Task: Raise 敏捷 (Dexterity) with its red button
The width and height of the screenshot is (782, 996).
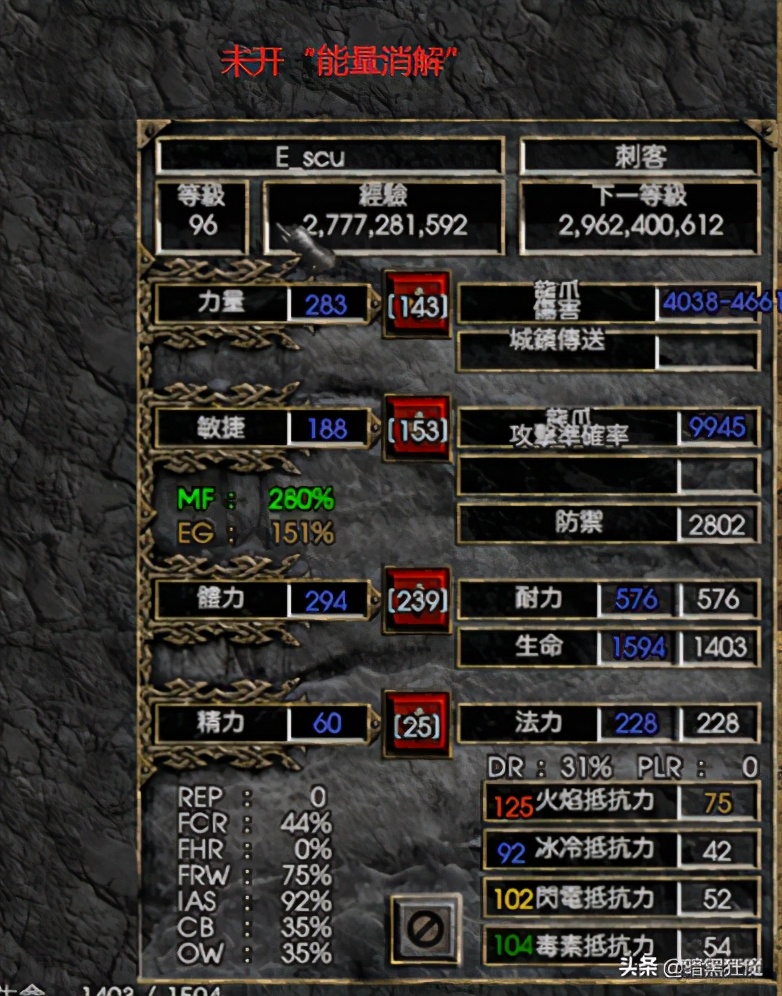Action: coord(418,427)
